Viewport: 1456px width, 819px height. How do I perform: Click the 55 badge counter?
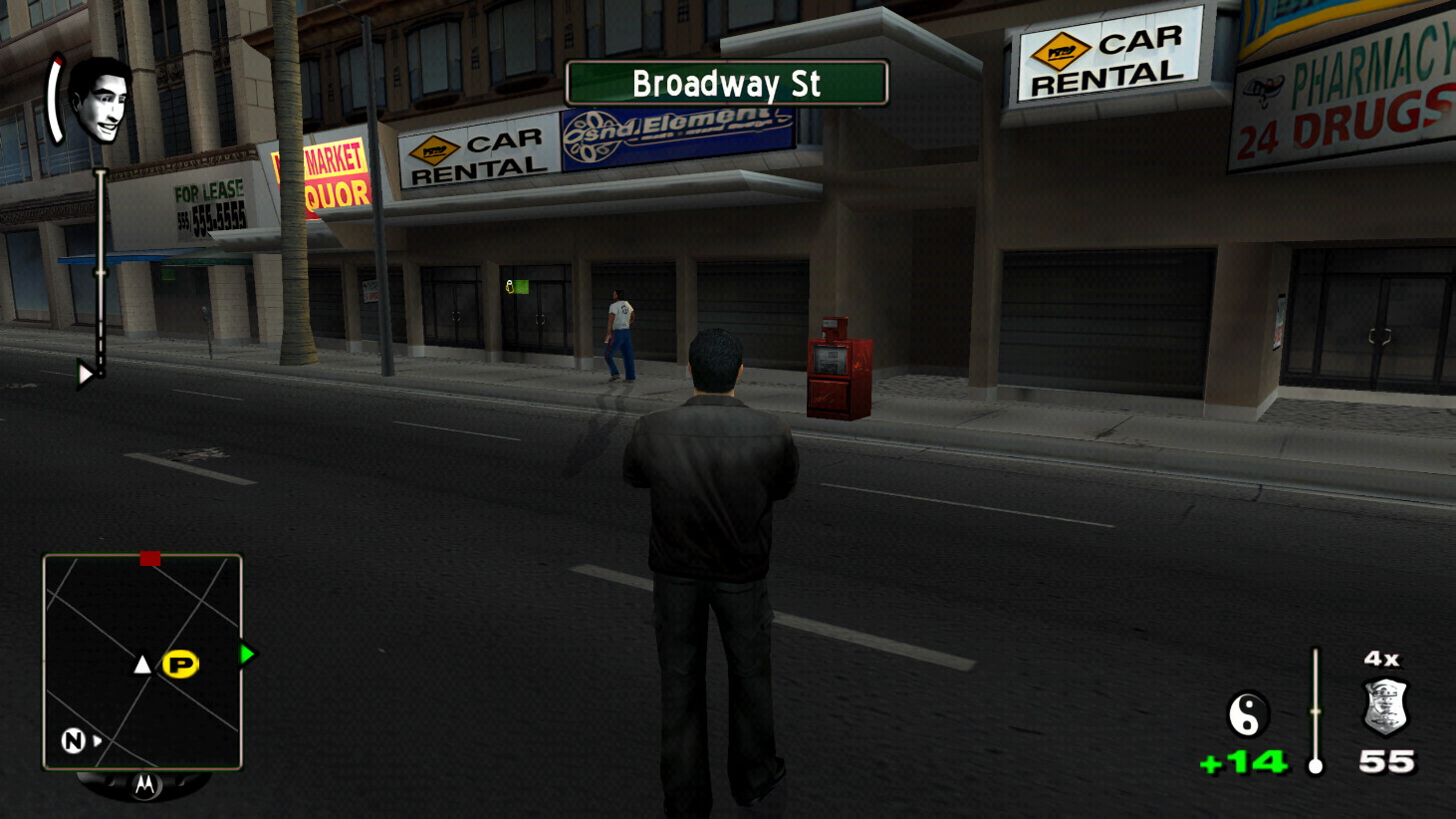[x=1385, y=761]
